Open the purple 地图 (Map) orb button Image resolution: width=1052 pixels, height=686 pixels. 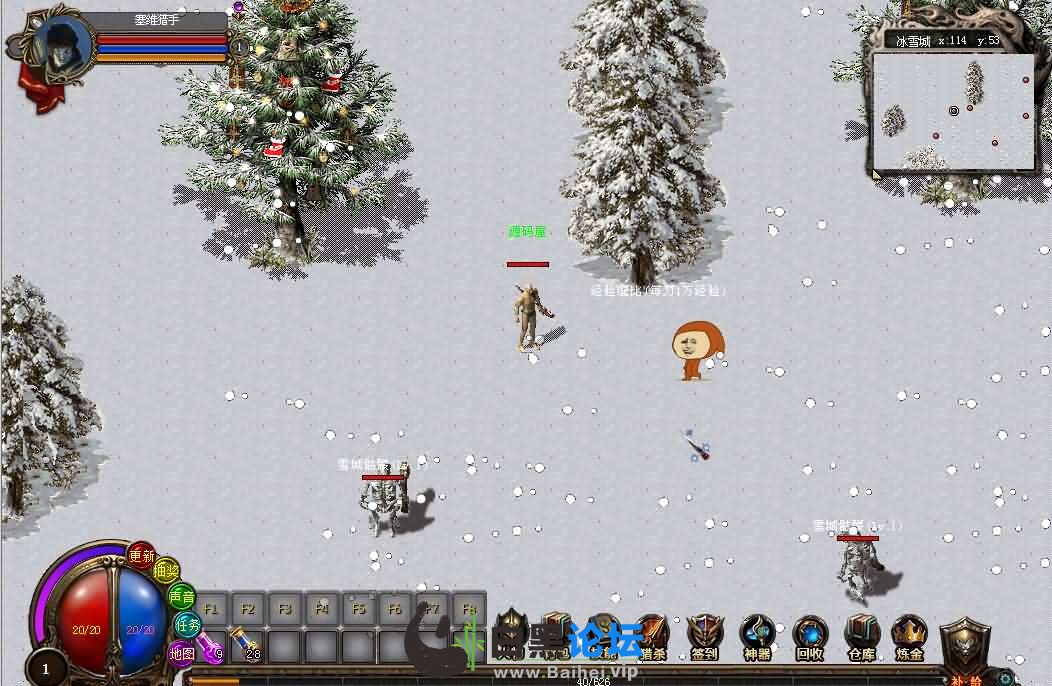tap(181, 653)
